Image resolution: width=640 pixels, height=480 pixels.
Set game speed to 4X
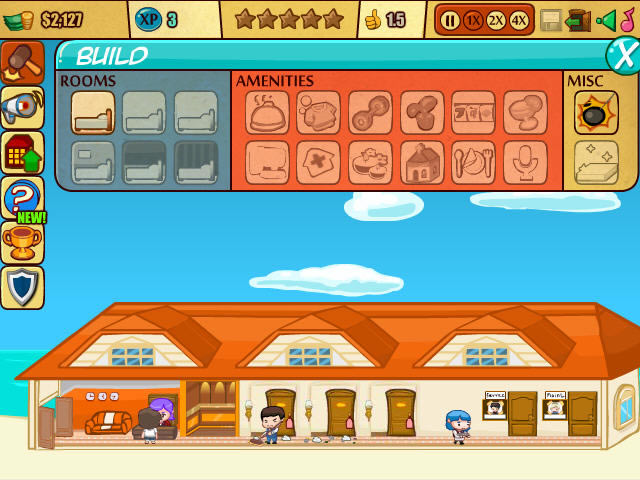click(518, 20)
